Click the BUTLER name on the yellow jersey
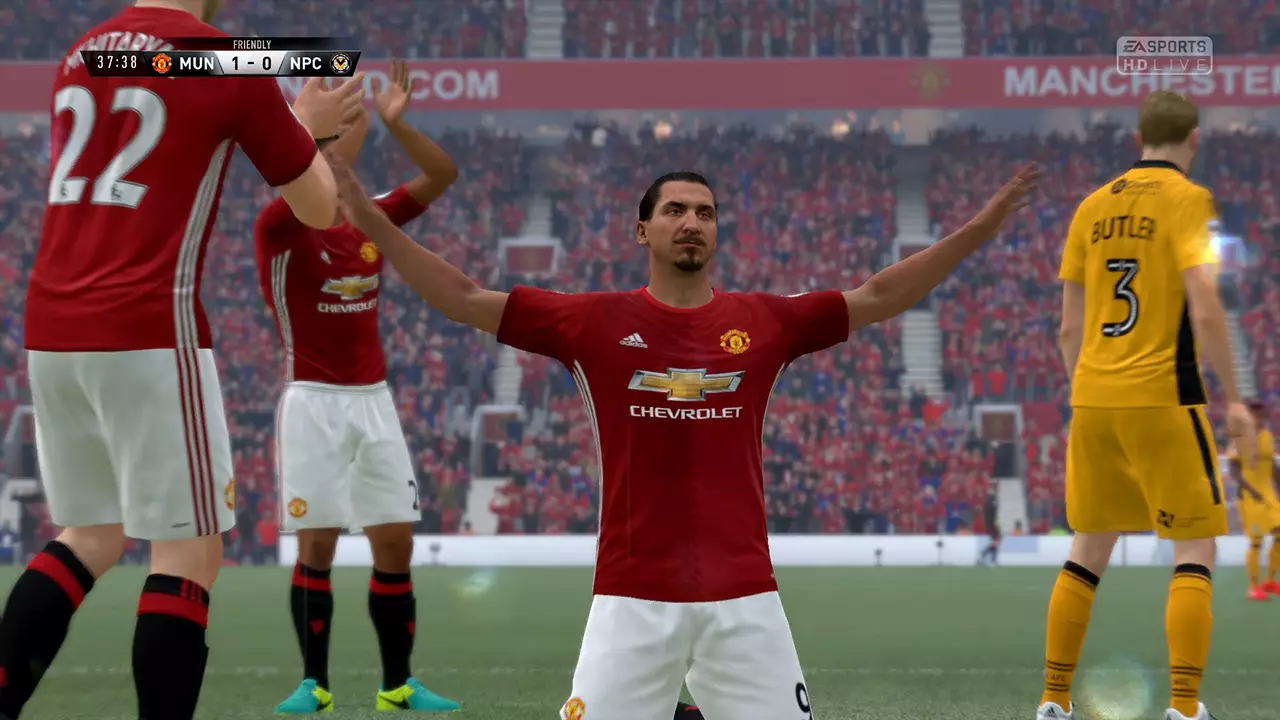The image size is (1280, 720). tap(1124, 230)
